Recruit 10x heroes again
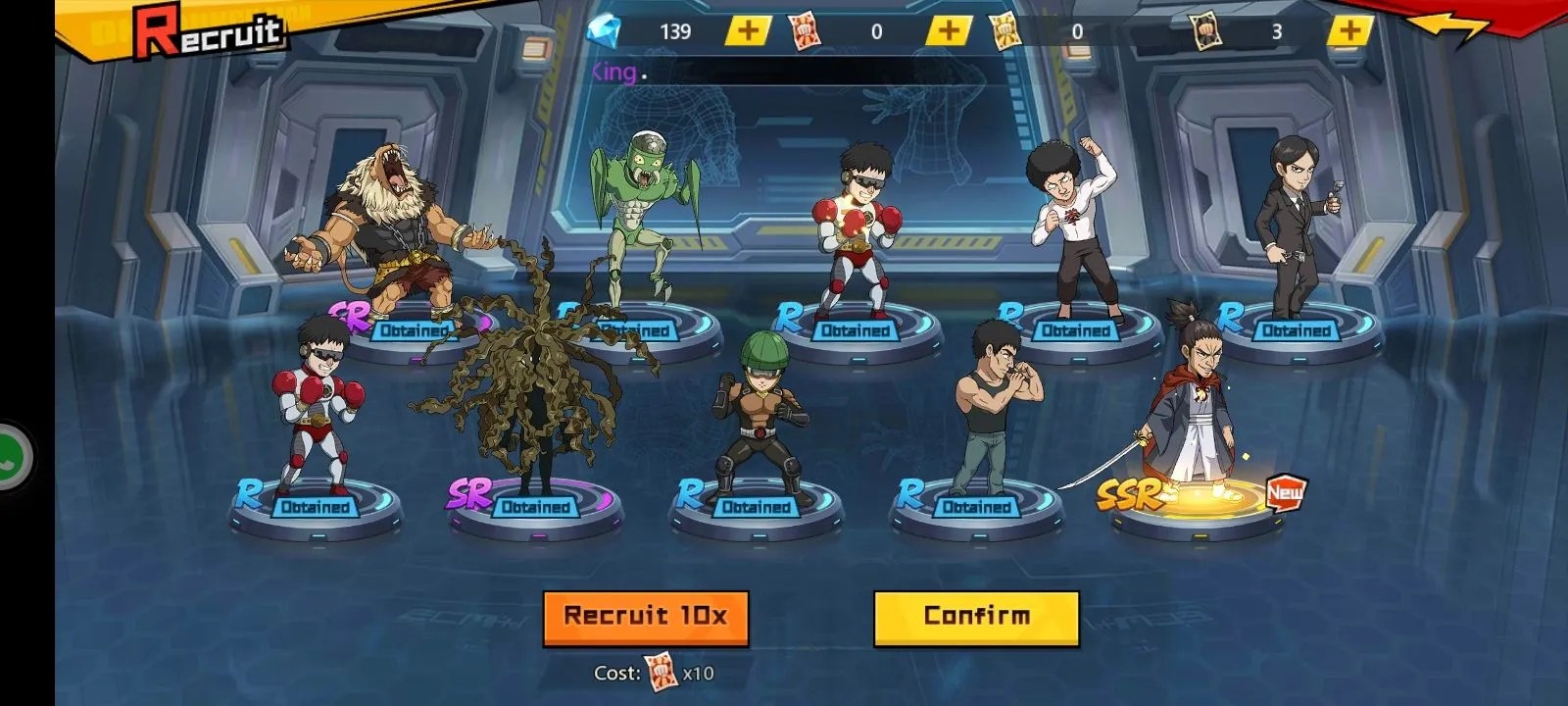1568x706 pixels. [x=646, y=617]
